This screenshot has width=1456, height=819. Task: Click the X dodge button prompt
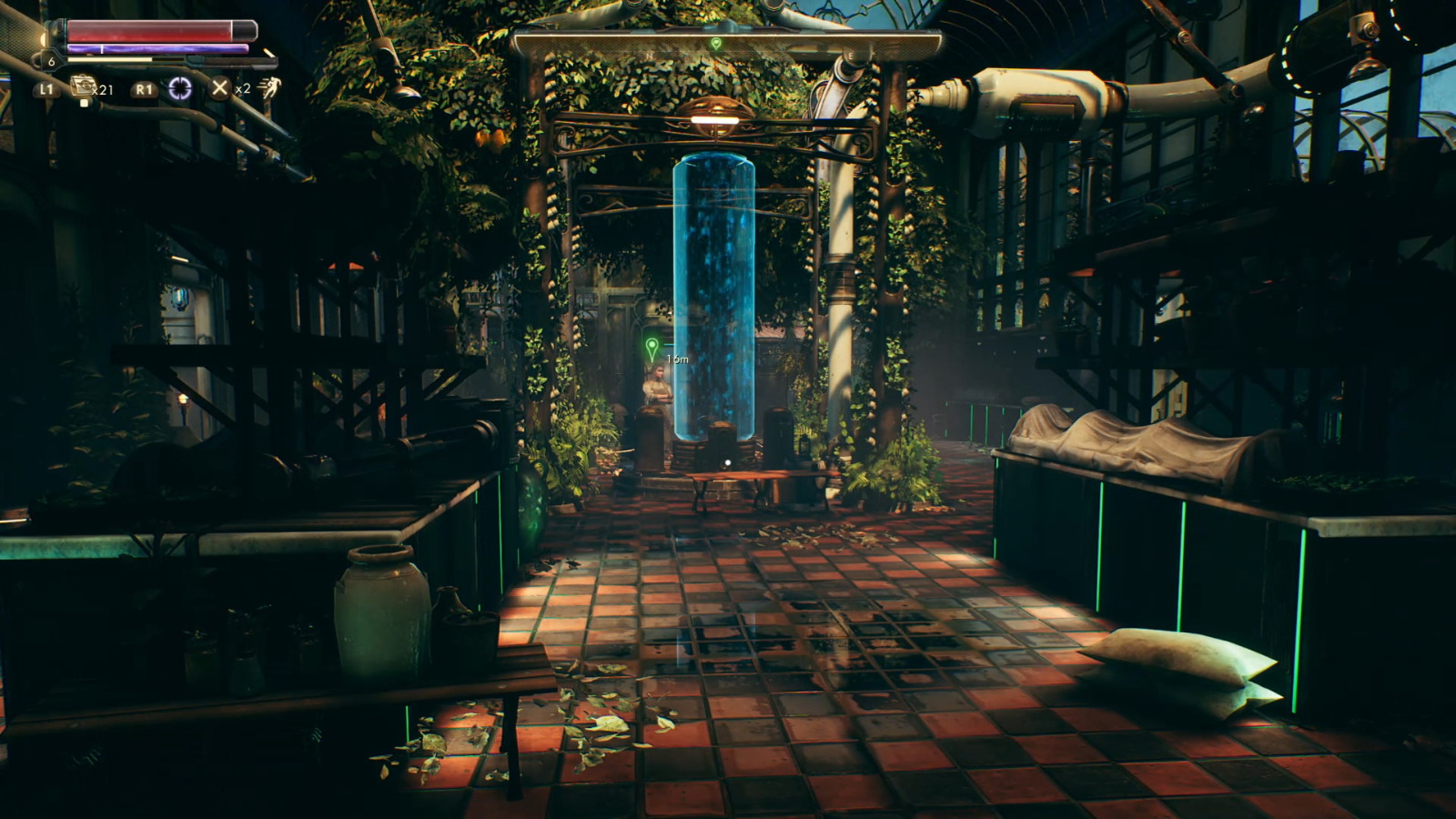point(218,88)
